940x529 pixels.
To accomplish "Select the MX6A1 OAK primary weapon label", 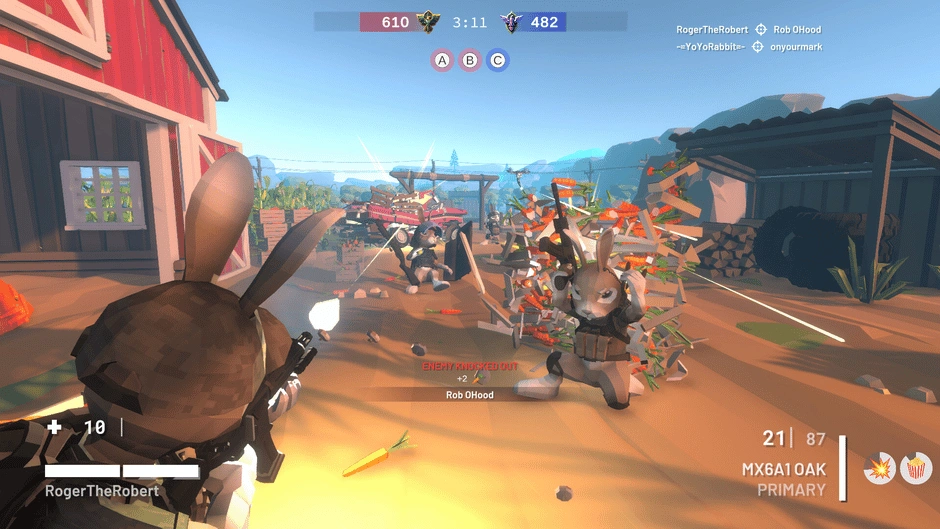I will point(783,469).
